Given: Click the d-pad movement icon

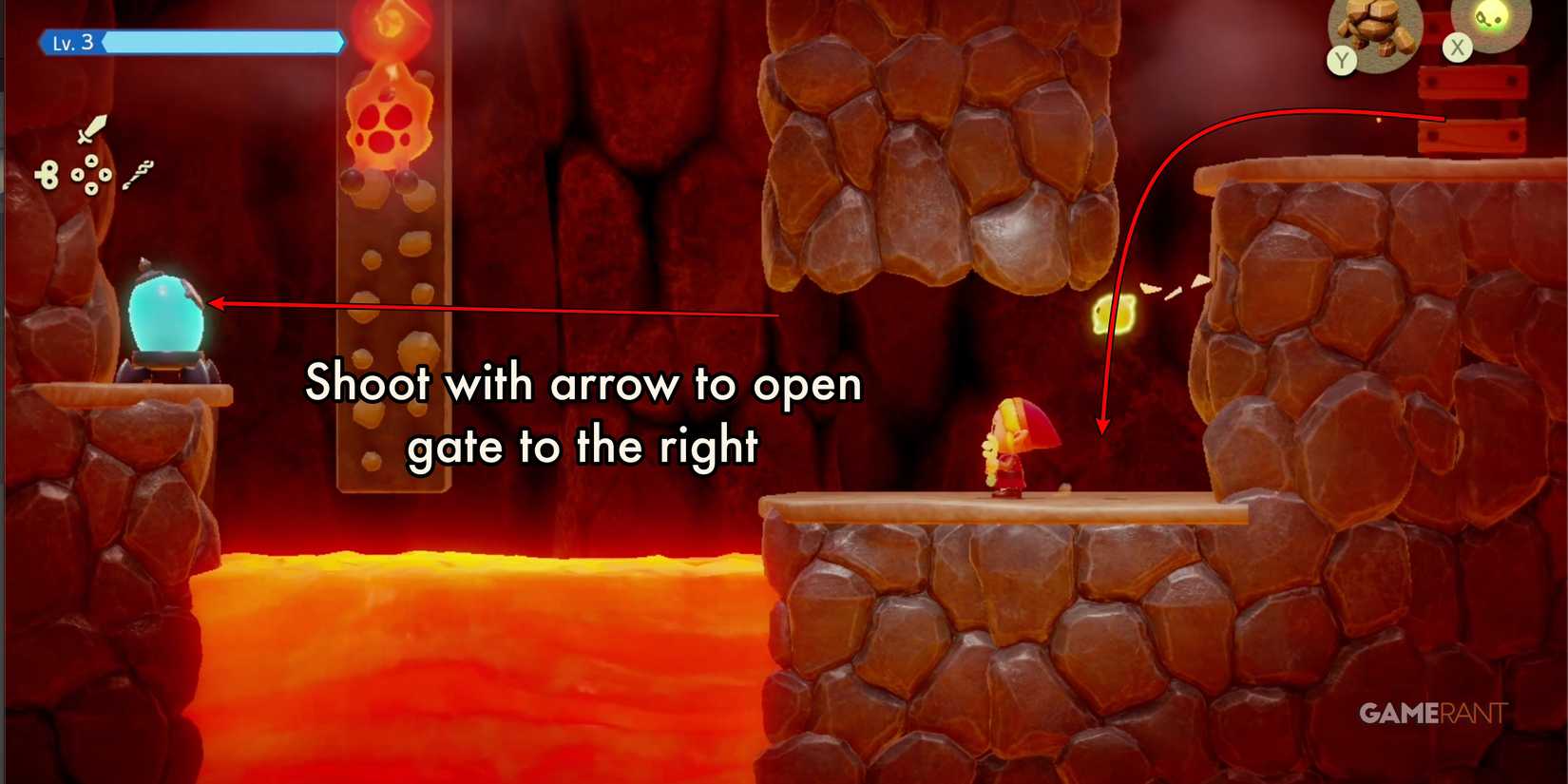Looking at the screenshot, I should 91,174.
